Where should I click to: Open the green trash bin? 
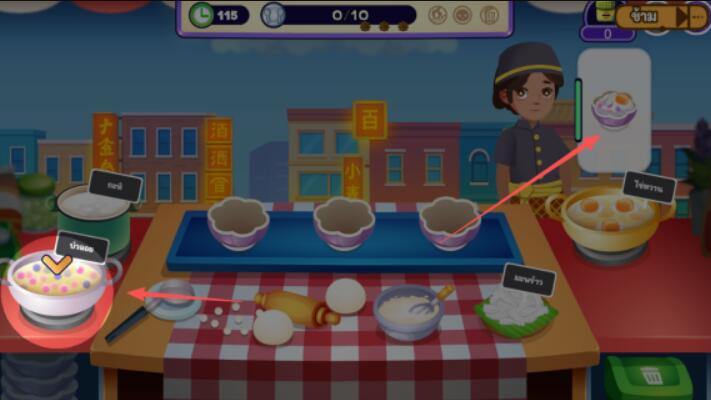[x=648, y=379]
